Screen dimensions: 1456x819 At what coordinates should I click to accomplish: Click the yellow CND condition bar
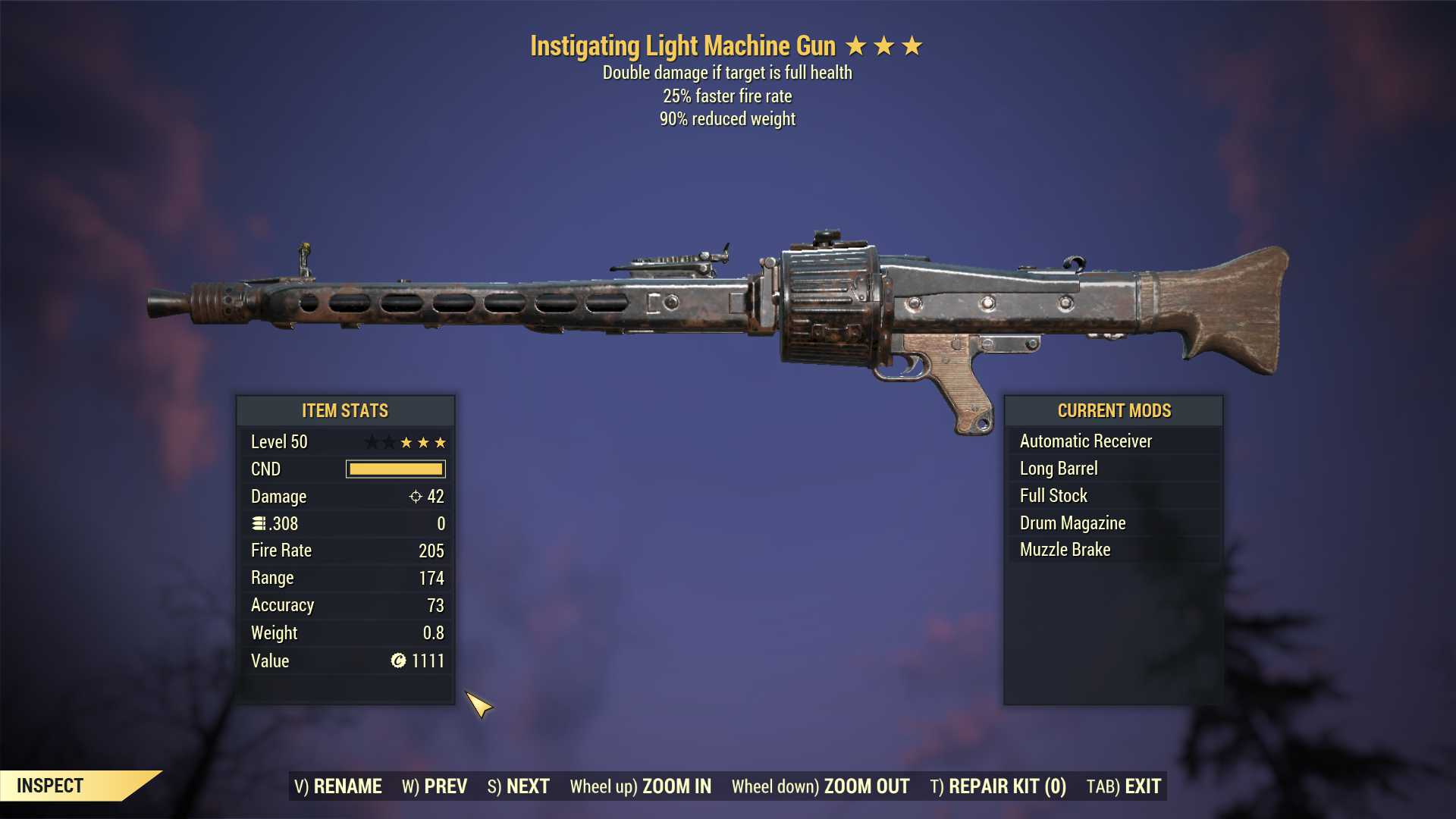coord(395,469)
